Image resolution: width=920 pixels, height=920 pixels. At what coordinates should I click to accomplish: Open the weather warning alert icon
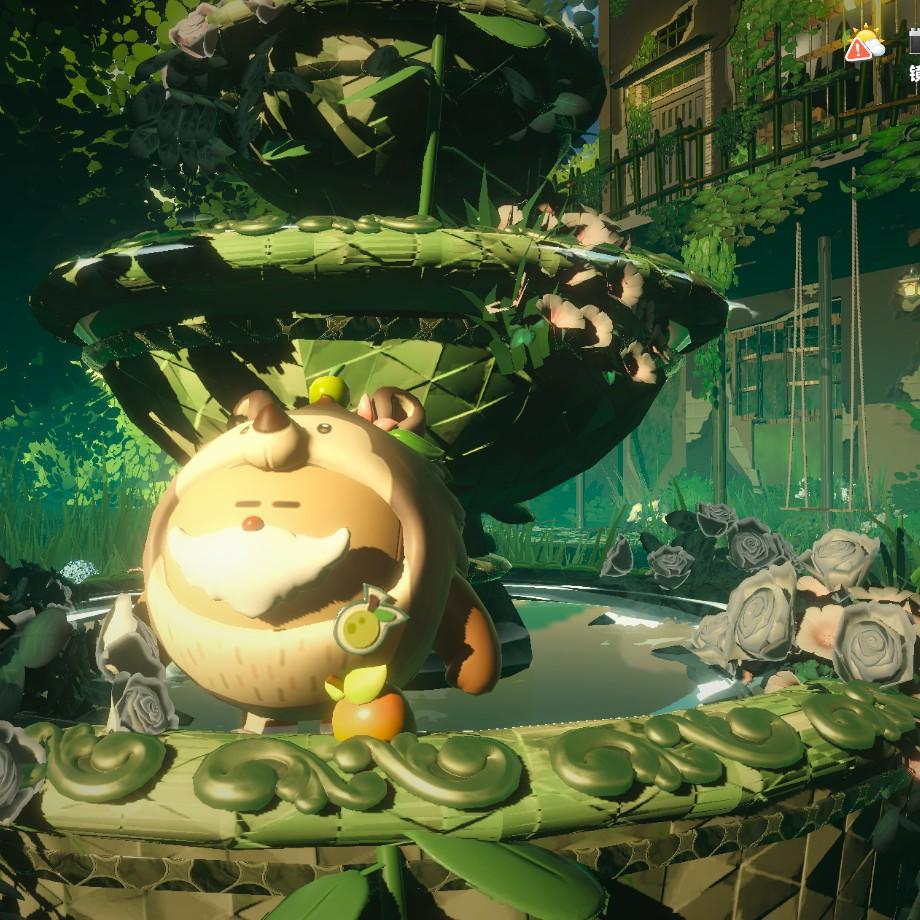[x=864, y=46]
